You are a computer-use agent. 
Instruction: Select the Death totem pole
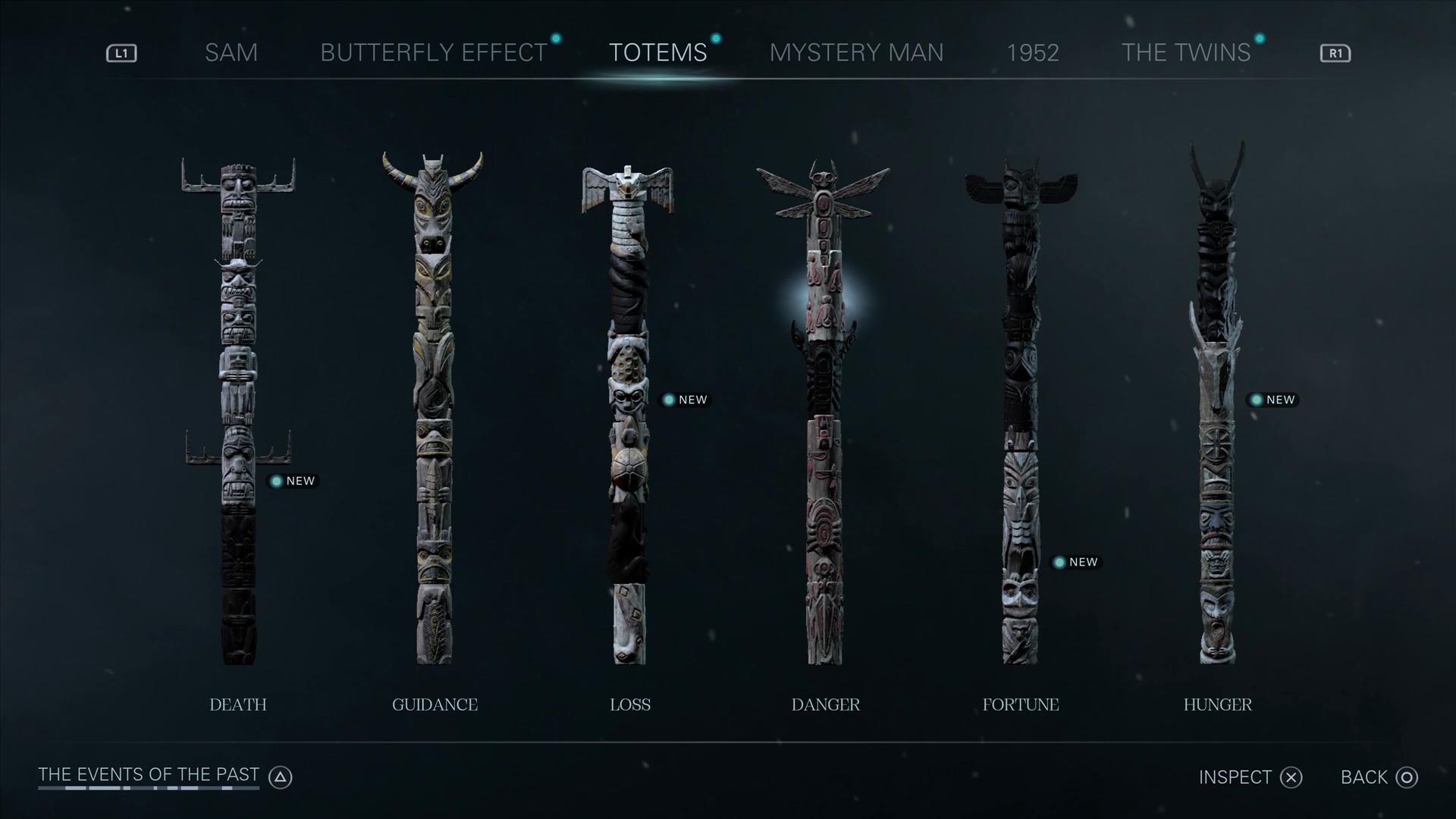pyautogui.click(x=238, y=409)
